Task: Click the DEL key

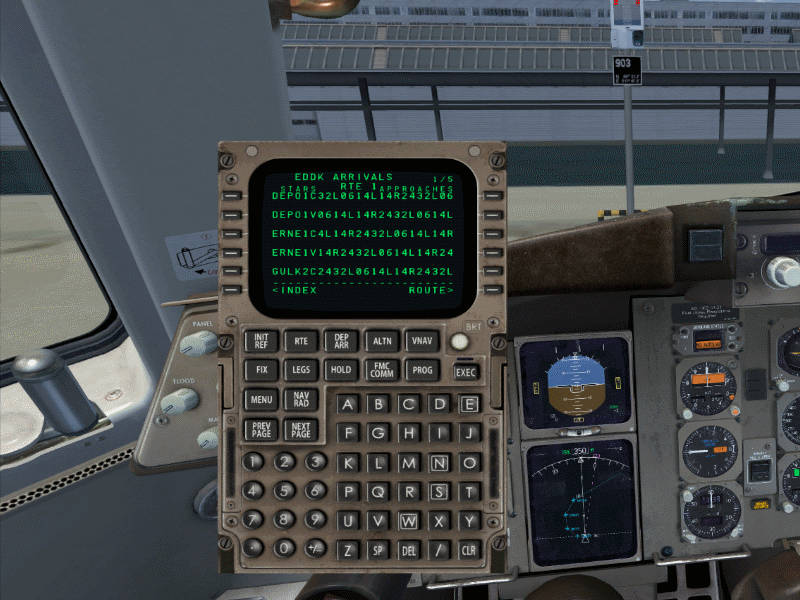Action: 408,550
